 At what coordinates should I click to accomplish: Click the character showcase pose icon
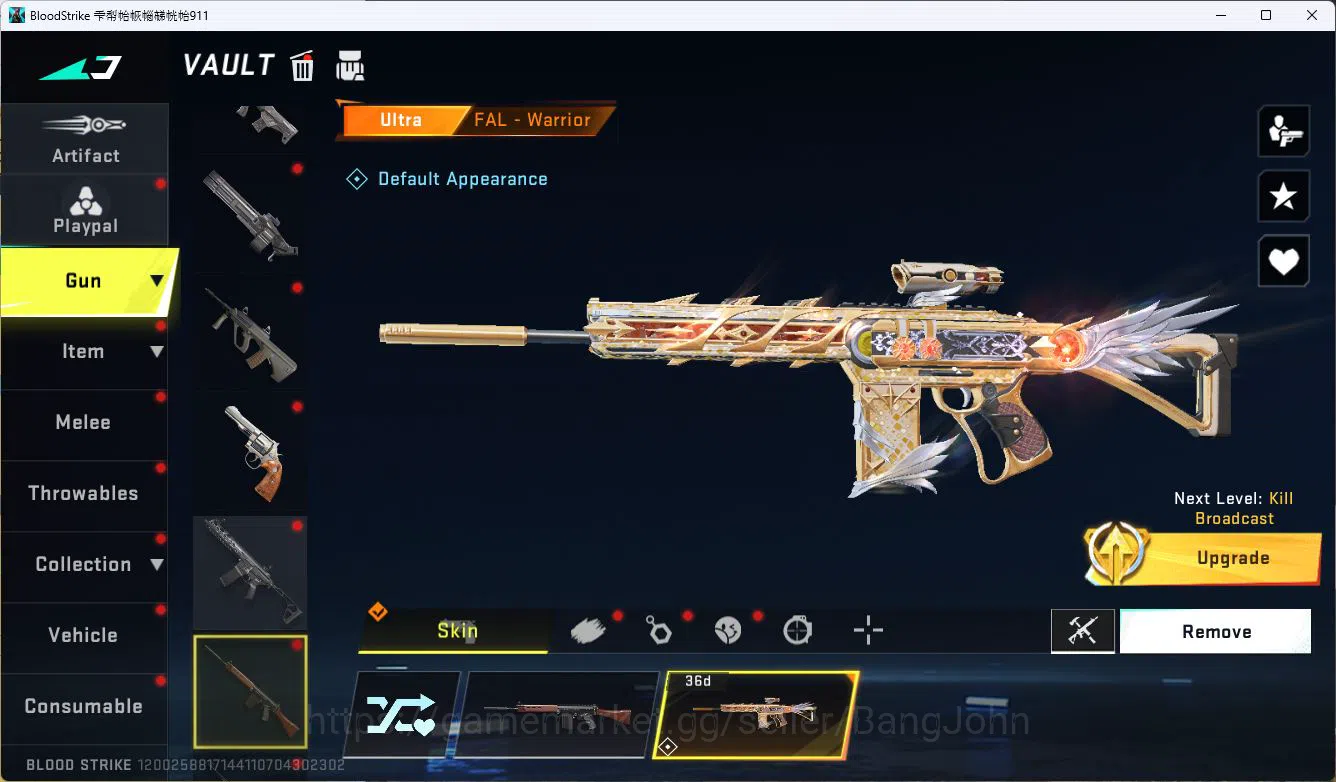[x=1284, y=130]
